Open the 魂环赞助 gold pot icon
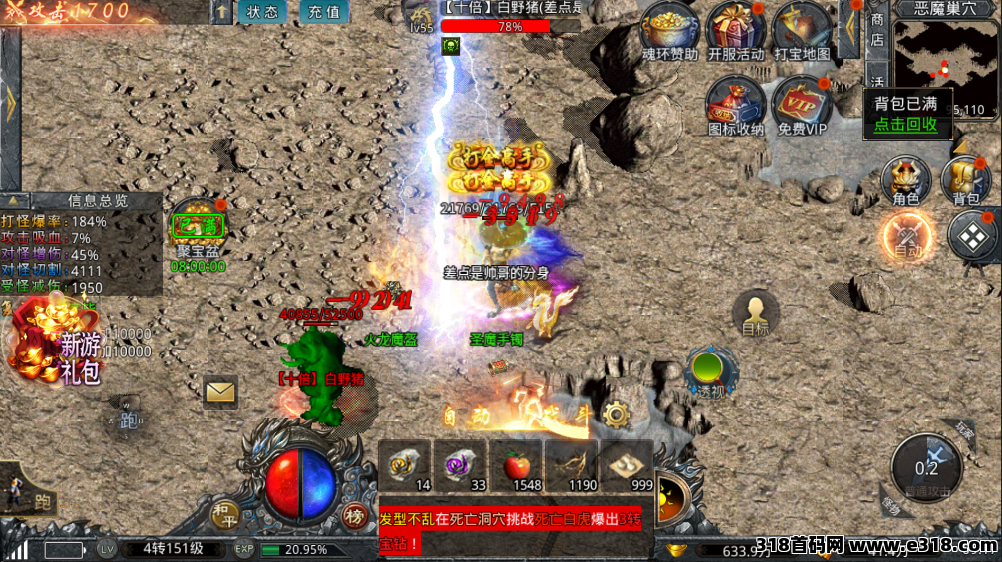This screenshot has width=1002, height=562. [x=670, y=28]
